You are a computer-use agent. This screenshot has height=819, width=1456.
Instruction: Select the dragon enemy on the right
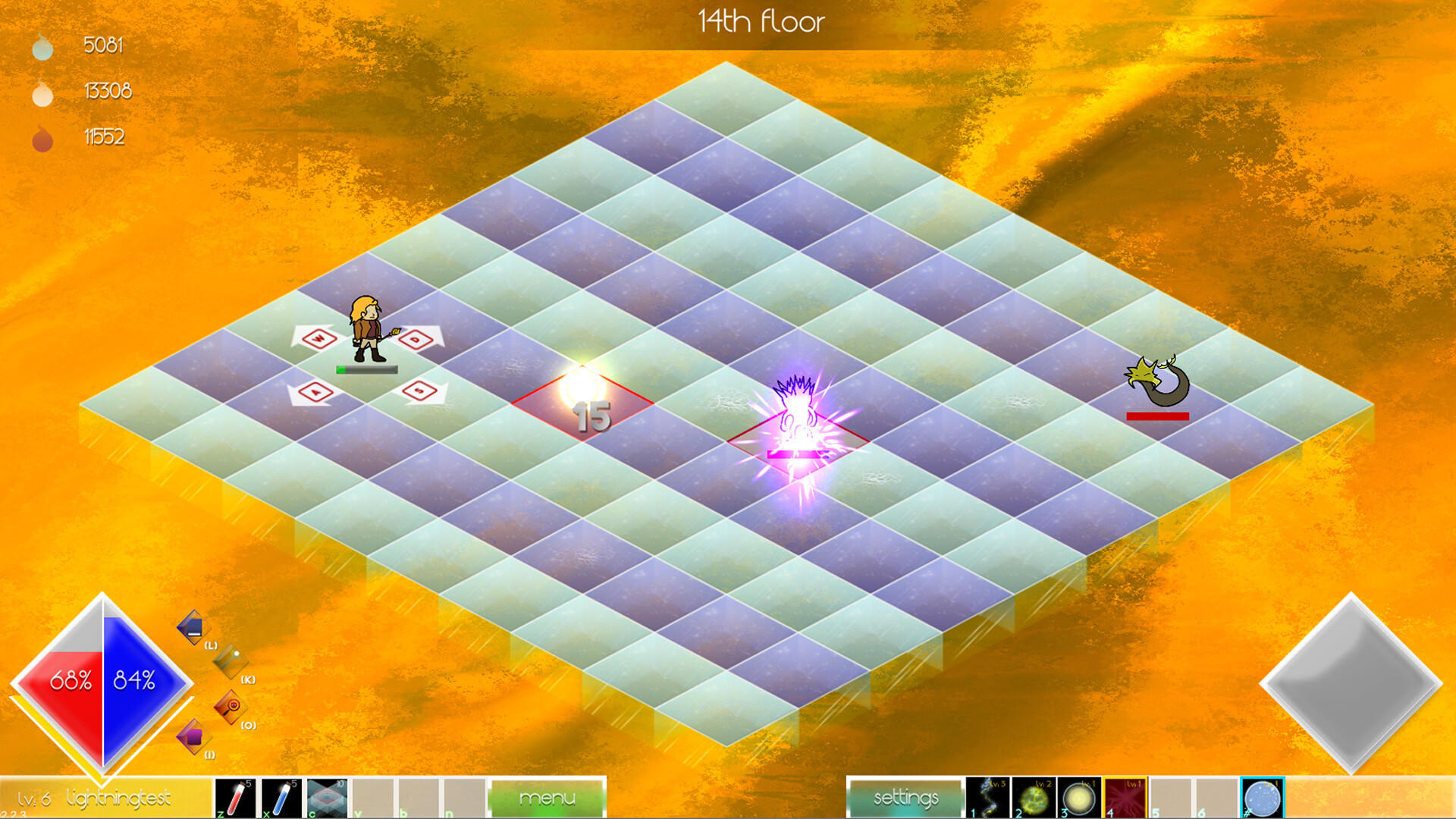click(1154, 378)
